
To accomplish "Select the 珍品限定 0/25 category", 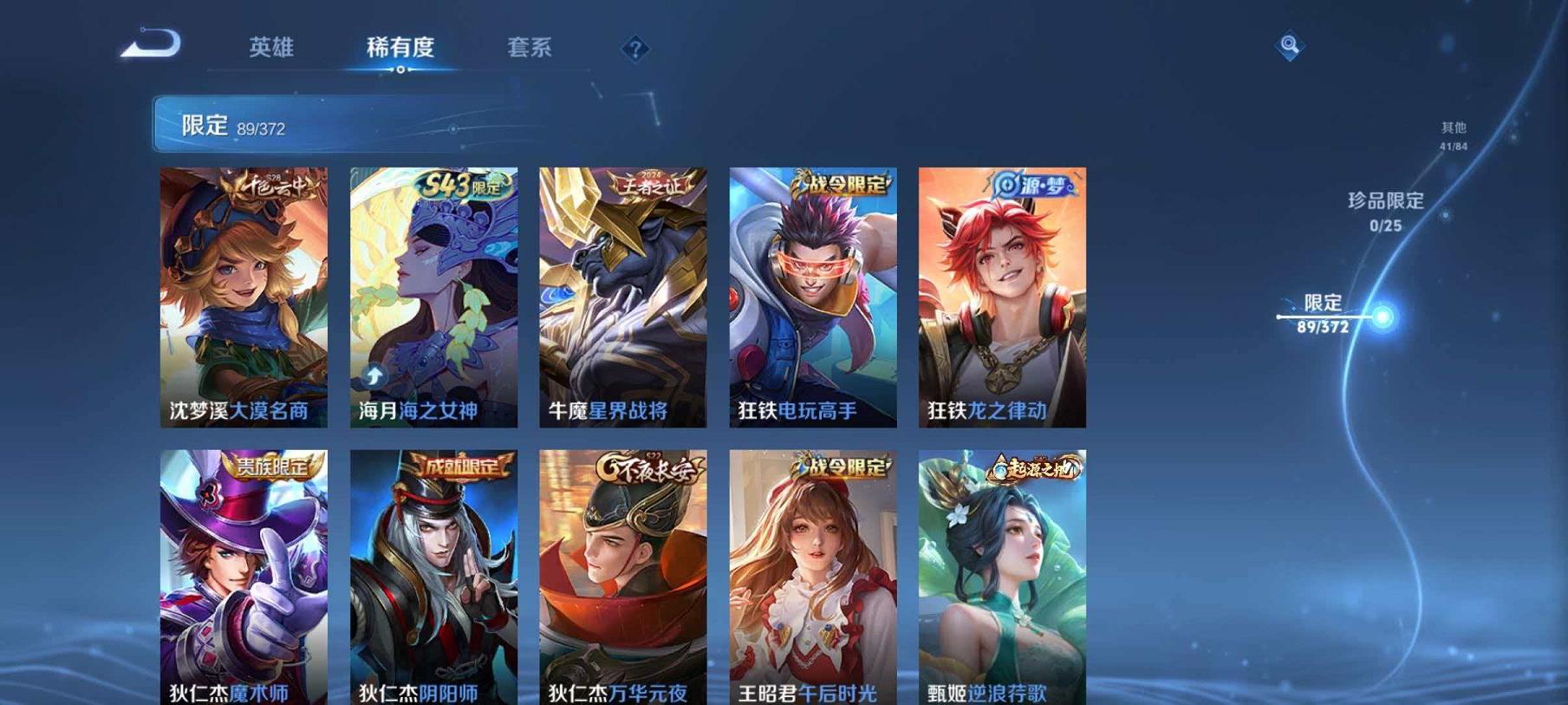I will [1387, 210].
